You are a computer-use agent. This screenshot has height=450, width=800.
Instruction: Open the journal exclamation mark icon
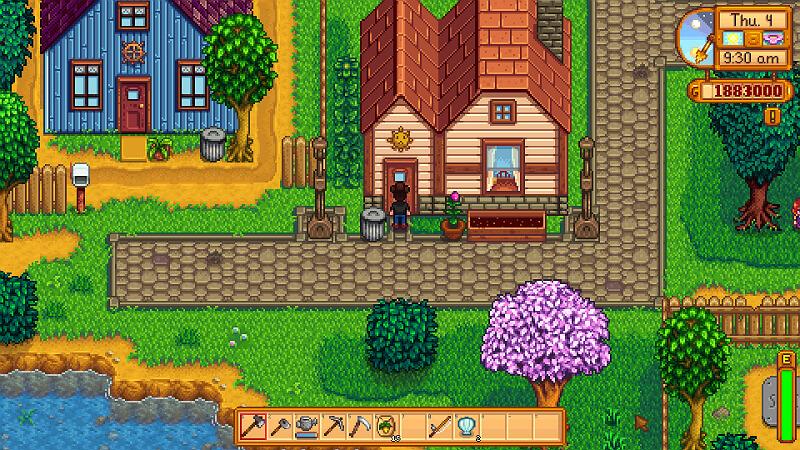pos(771,116)
